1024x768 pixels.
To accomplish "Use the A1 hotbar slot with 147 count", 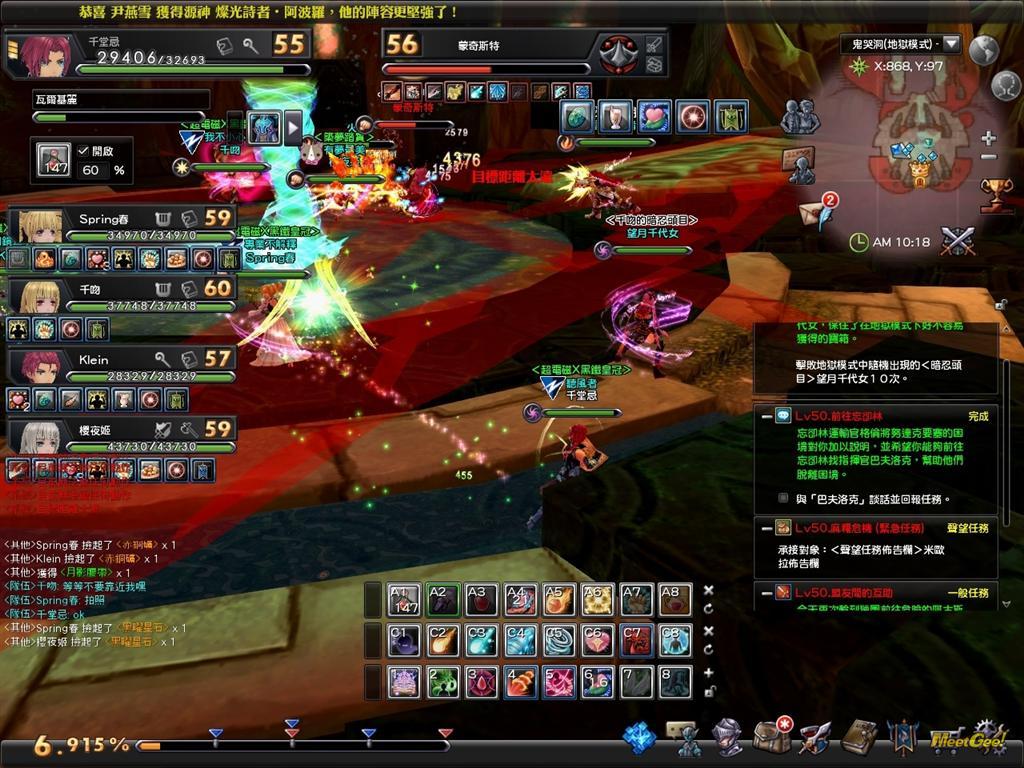I will pos(403,600).
